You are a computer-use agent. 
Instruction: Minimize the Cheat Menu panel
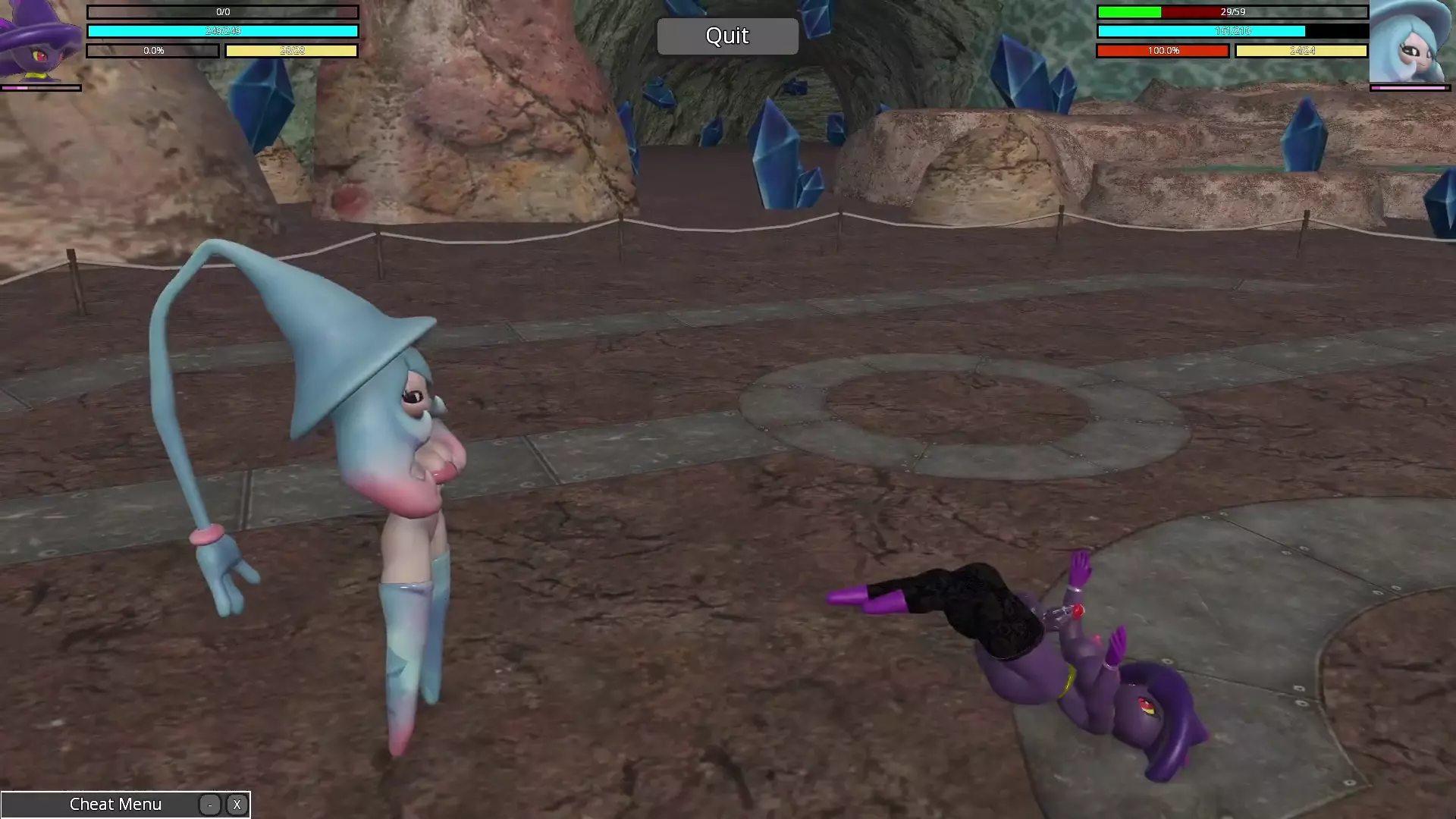tap(210, 805)
